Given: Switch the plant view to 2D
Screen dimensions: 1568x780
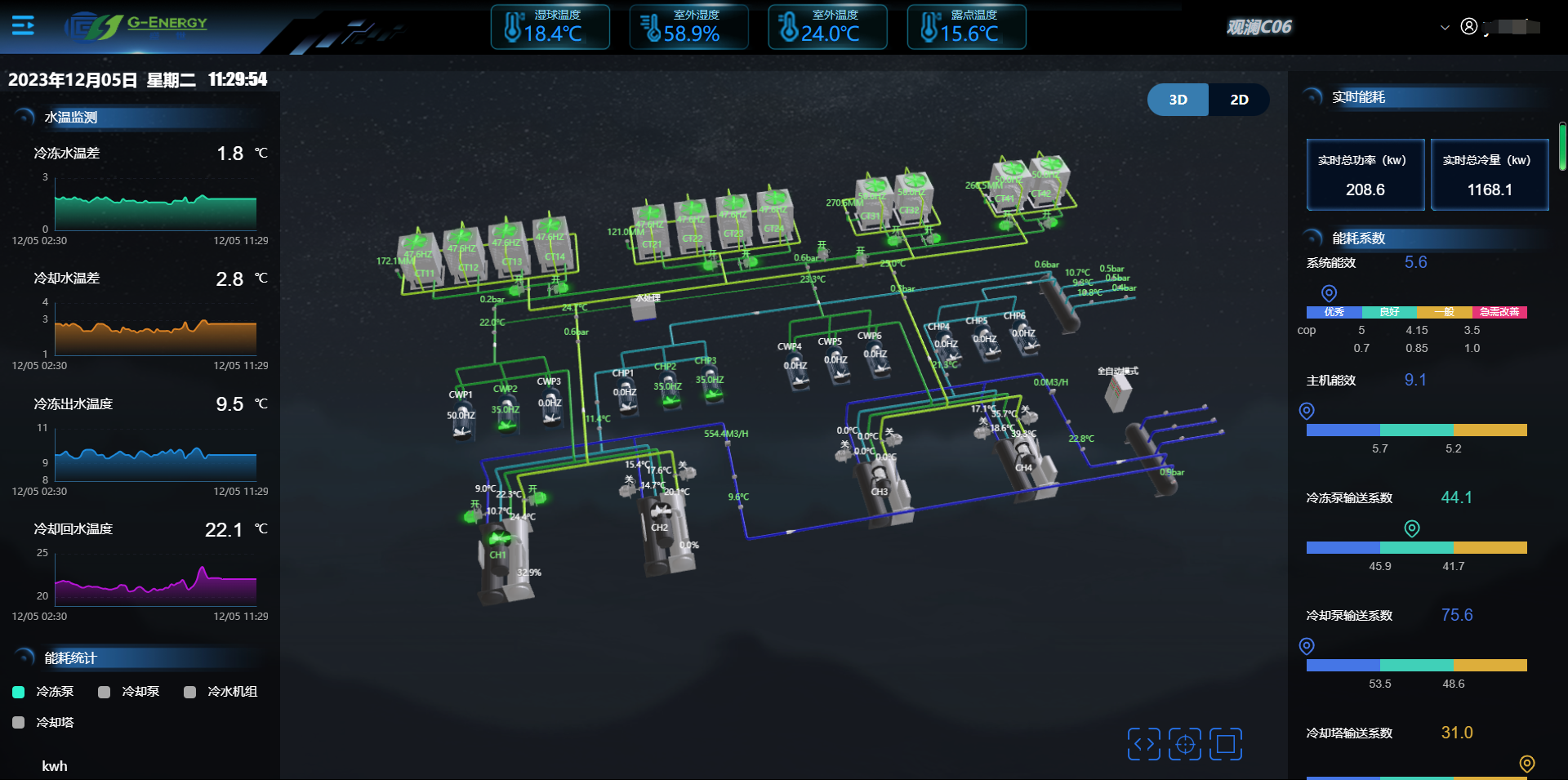Looking at the screenshot, I should tap(1239, 100).
